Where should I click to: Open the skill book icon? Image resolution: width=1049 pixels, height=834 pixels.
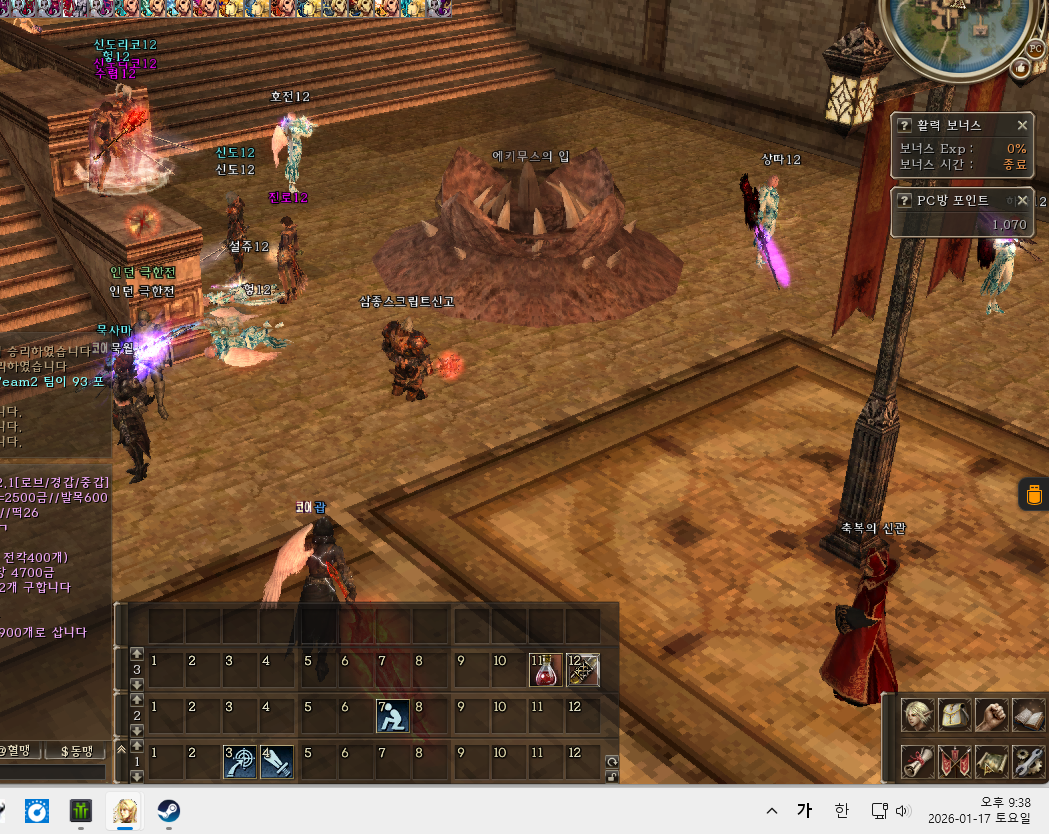tap(1029, 716)
